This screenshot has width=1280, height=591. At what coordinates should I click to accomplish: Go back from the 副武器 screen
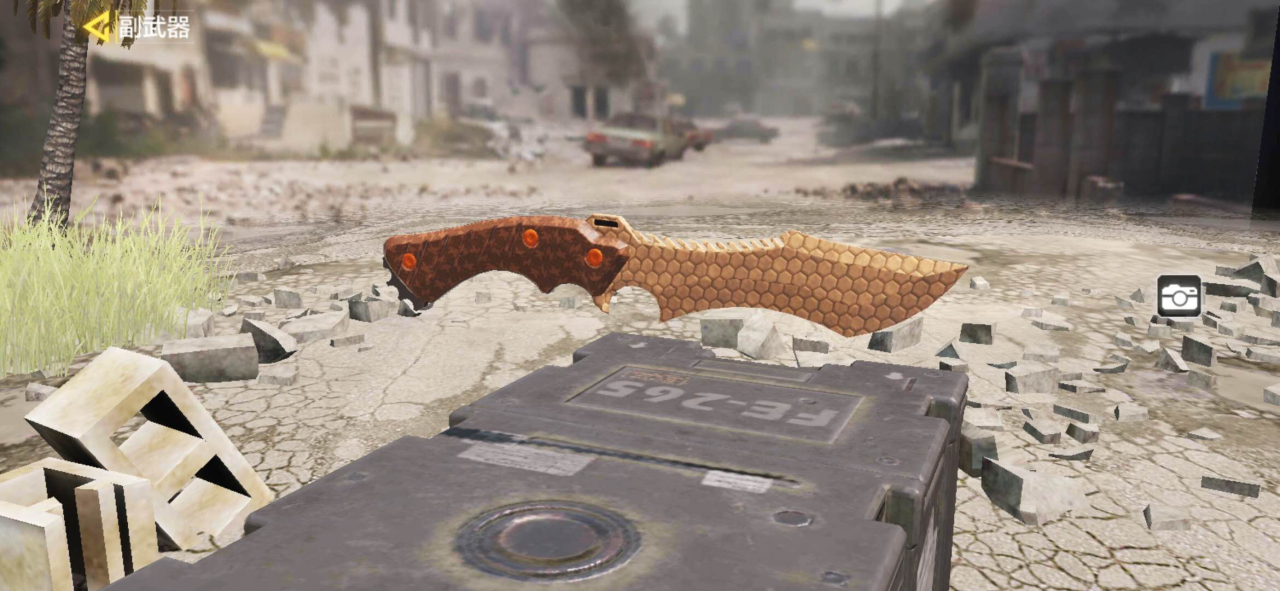coord(97,26)
